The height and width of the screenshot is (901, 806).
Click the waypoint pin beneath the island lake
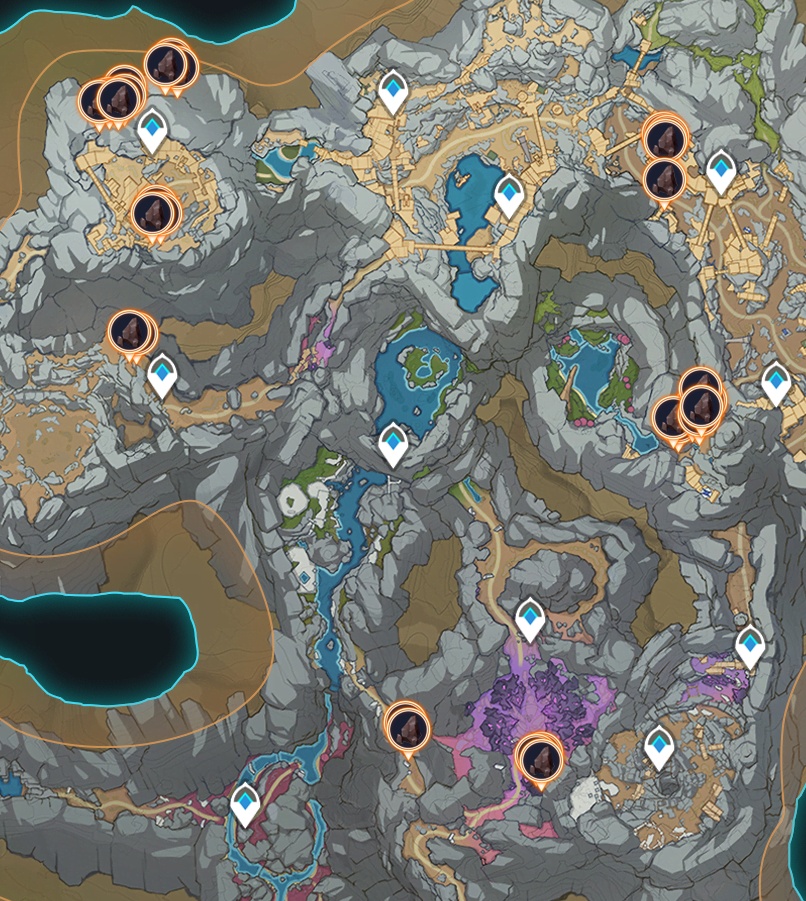[x=393, y=443]
